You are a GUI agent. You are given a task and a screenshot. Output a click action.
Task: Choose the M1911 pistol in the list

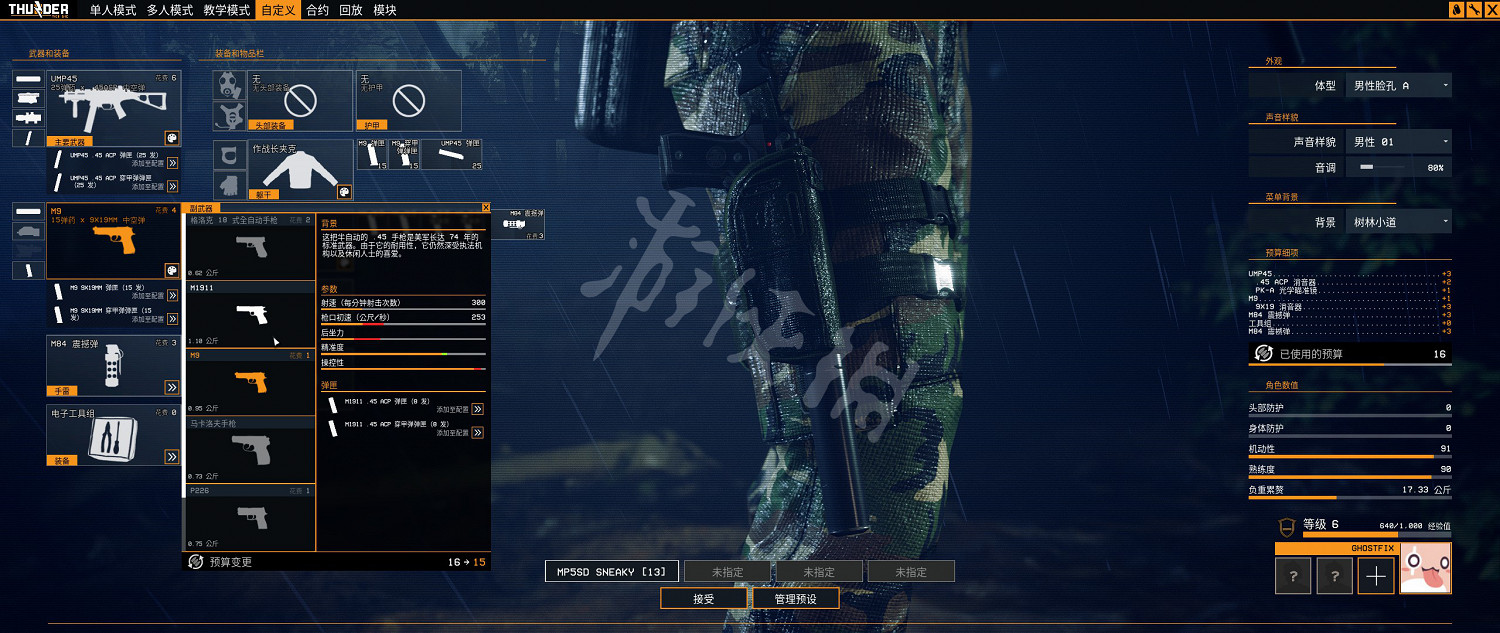click(x=250, y=314)
